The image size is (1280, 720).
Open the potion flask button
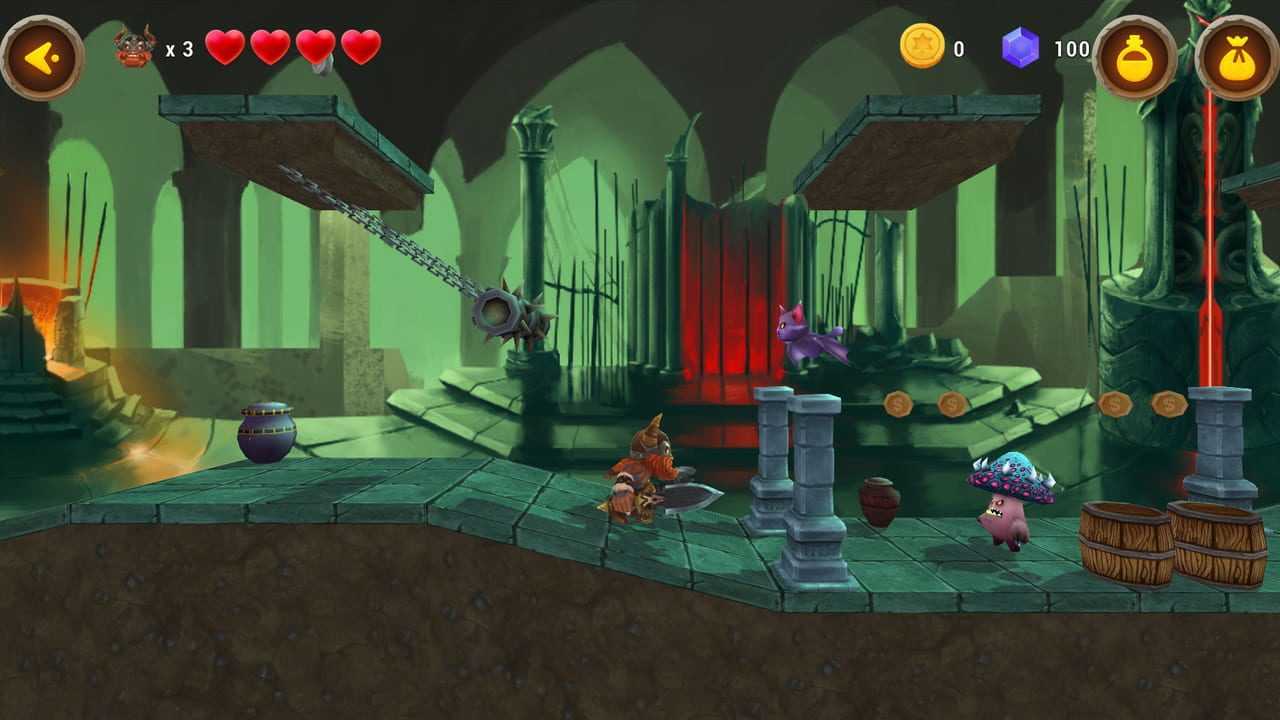(x=1135, y=57)
